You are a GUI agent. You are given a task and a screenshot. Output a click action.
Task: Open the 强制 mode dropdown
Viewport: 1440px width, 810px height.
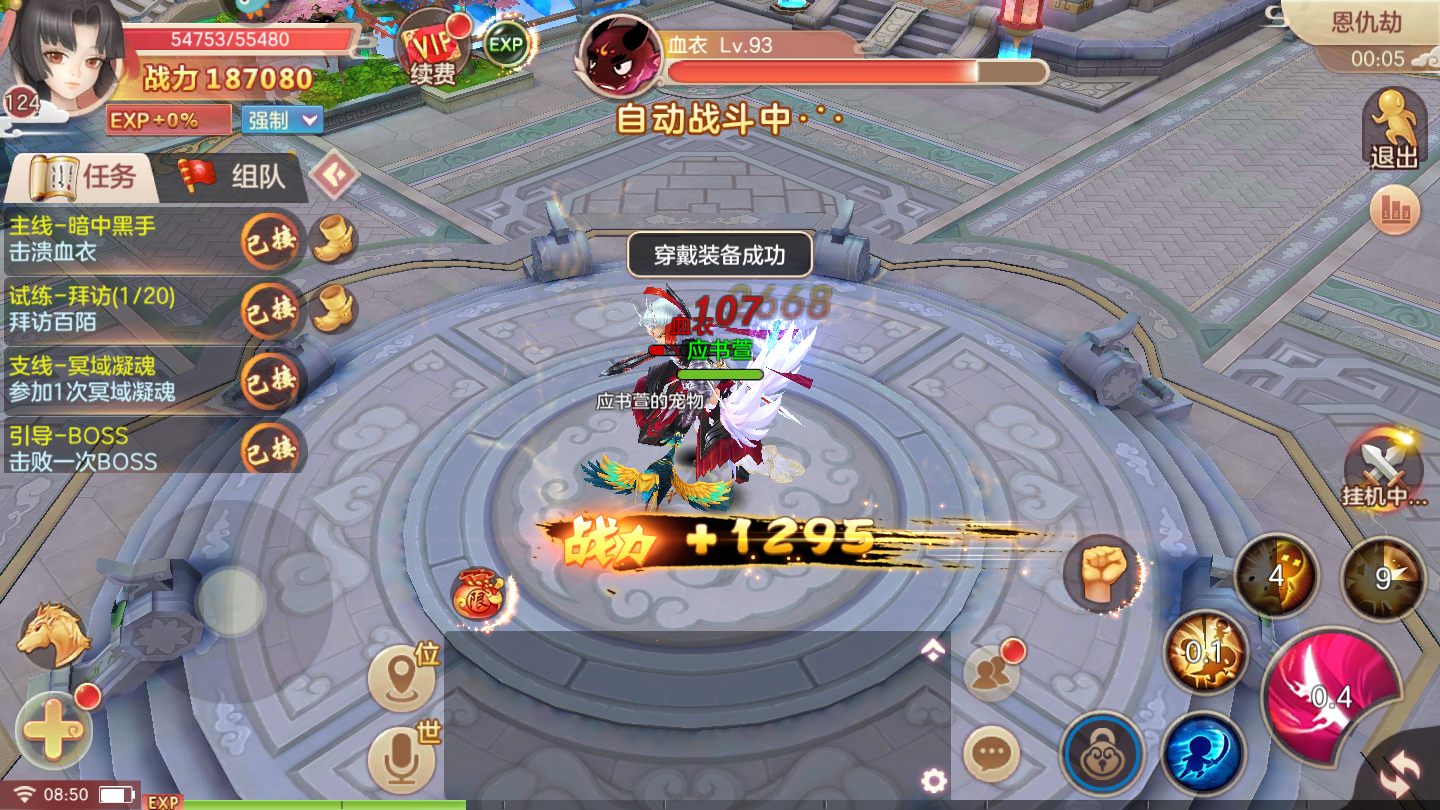[282, 120]
